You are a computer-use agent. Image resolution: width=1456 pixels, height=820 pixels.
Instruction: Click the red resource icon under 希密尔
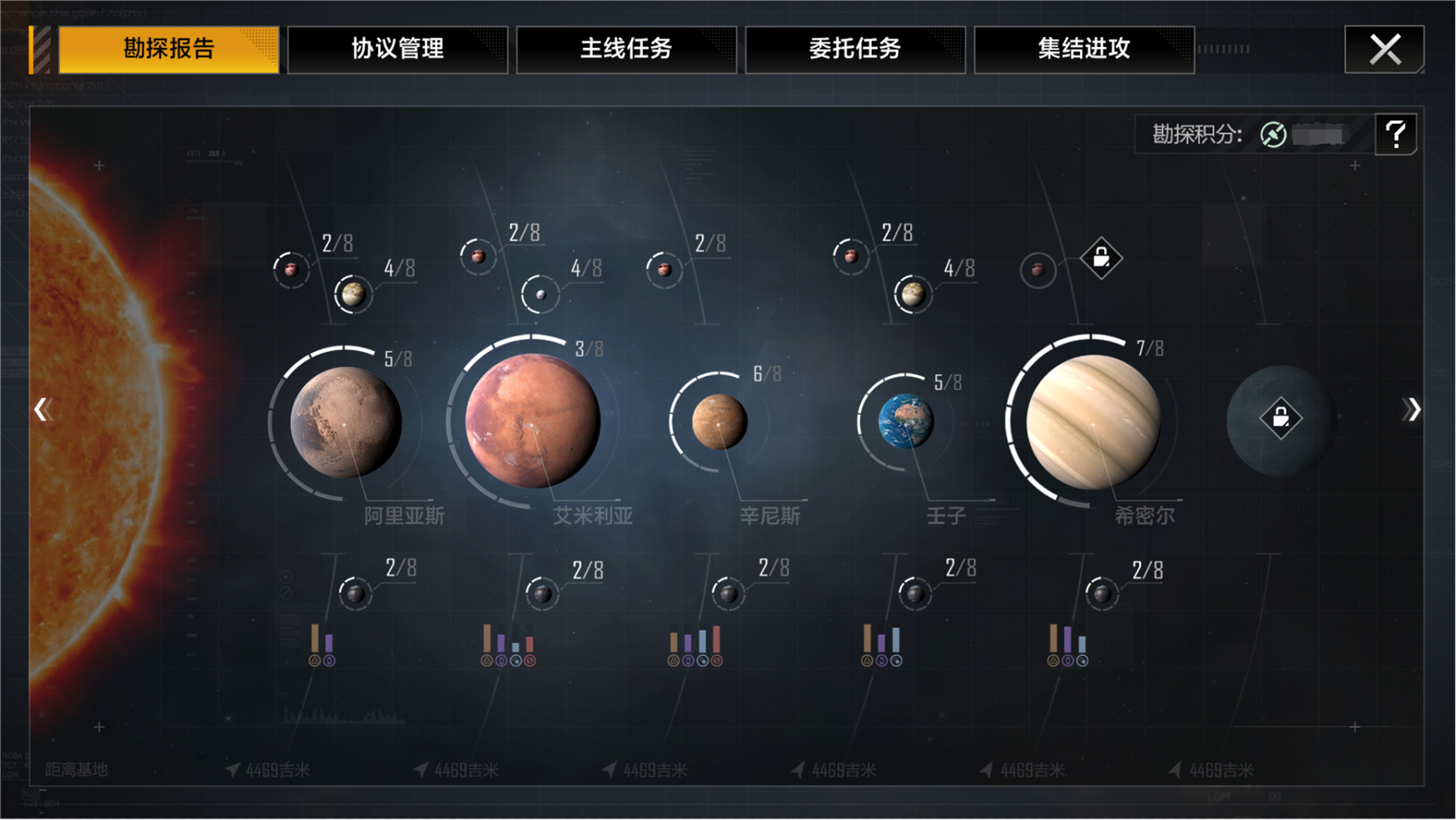[x=1083, y=661]
